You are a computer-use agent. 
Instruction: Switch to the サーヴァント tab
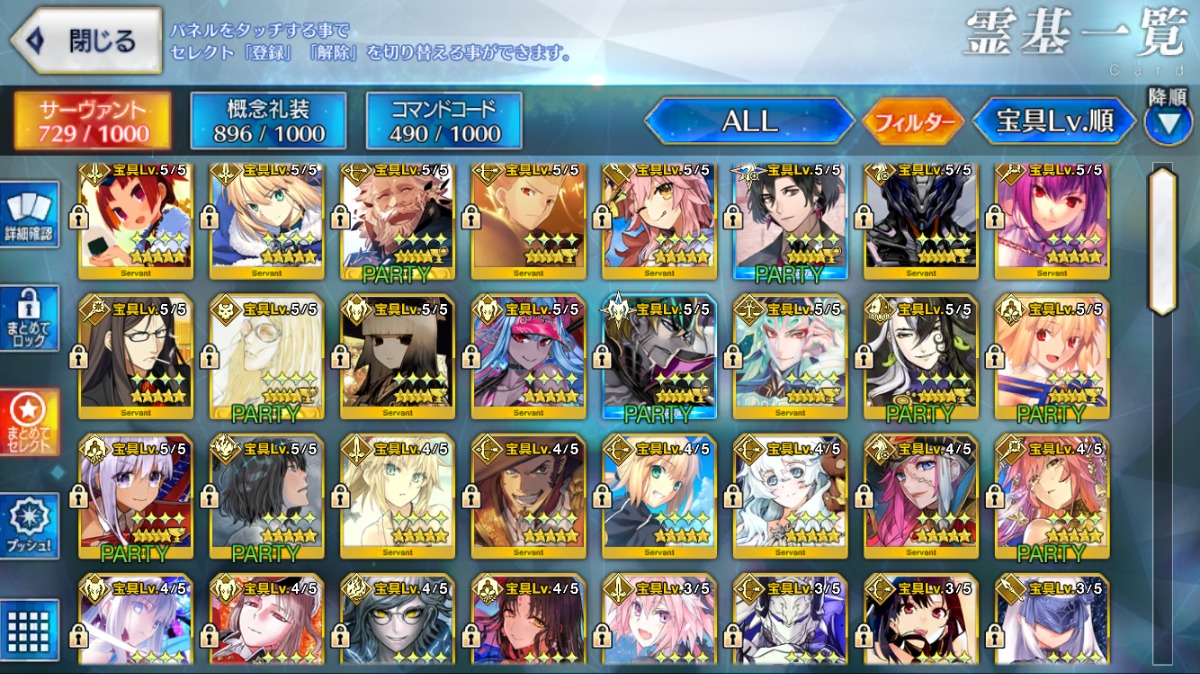point(92,122)
